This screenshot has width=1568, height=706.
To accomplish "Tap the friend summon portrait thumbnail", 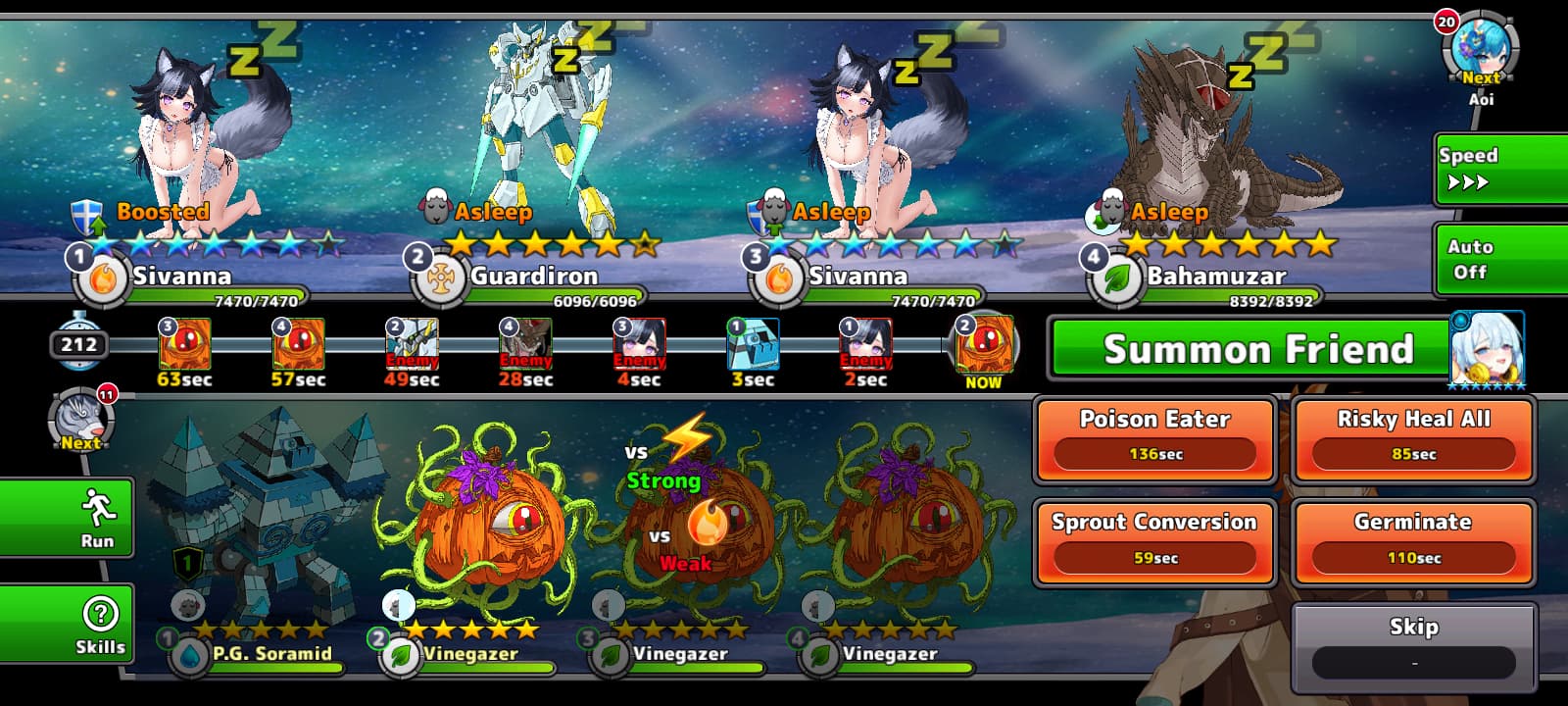I will pyautogui.click(x=1487, y=349).
